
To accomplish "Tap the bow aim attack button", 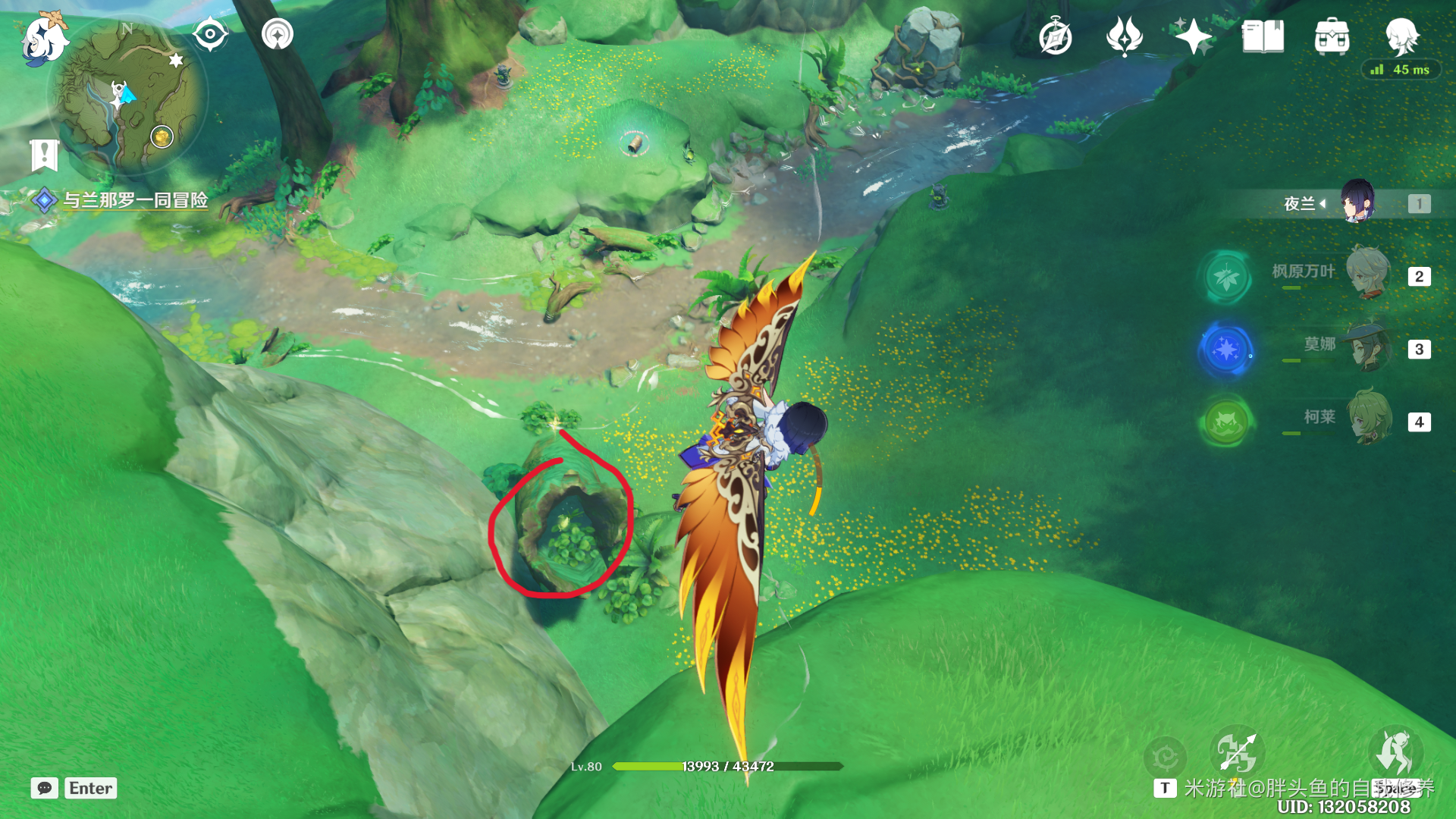I will 1236,752.
